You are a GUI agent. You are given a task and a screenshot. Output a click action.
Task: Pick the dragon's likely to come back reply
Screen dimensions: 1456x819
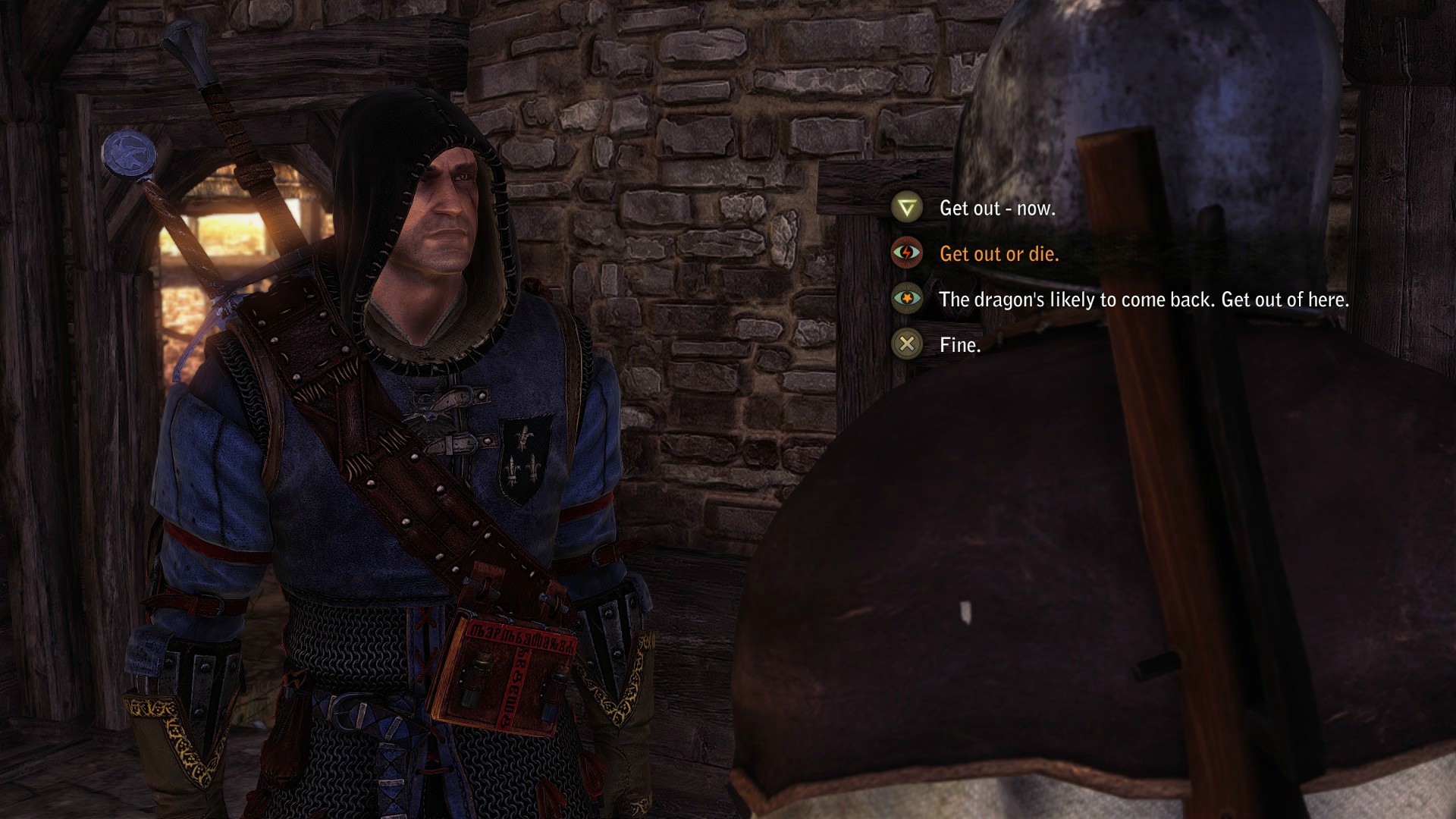tap(1143, 300)
